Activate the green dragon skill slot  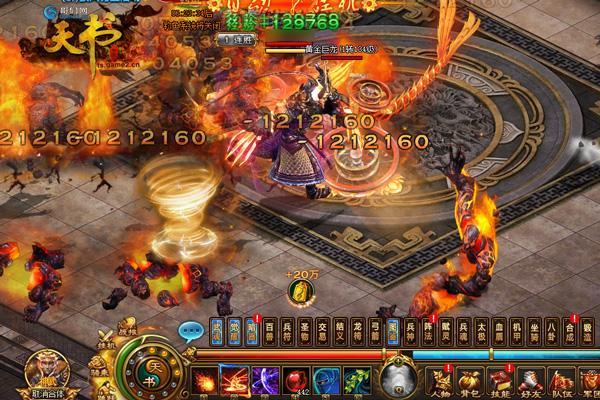[357, 381]
